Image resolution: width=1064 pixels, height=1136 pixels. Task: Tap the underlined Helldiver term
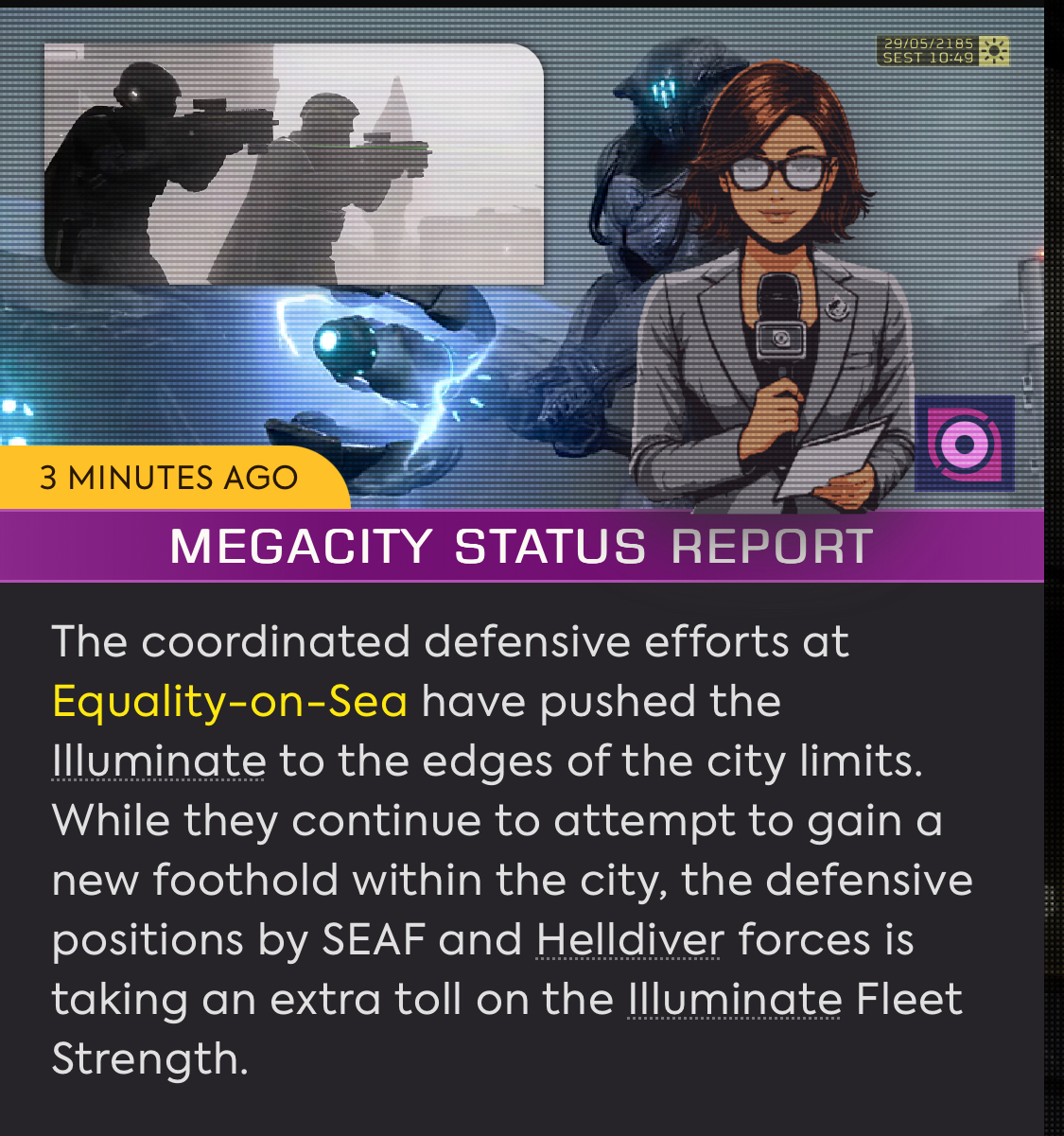coord(630,940)
